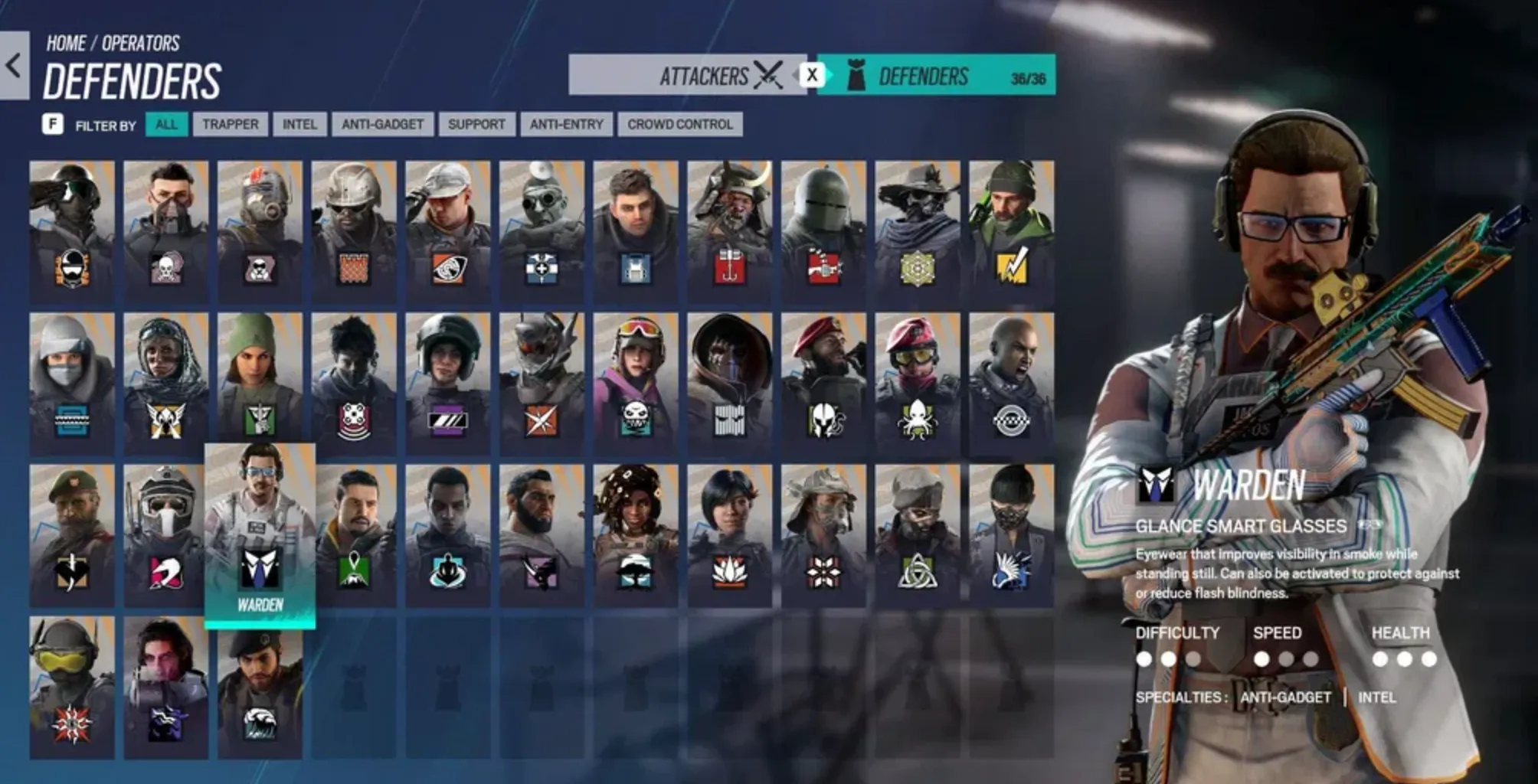Enable the ANTI-ENTRY filter
Screen dimensions: 1538x784
567,125
